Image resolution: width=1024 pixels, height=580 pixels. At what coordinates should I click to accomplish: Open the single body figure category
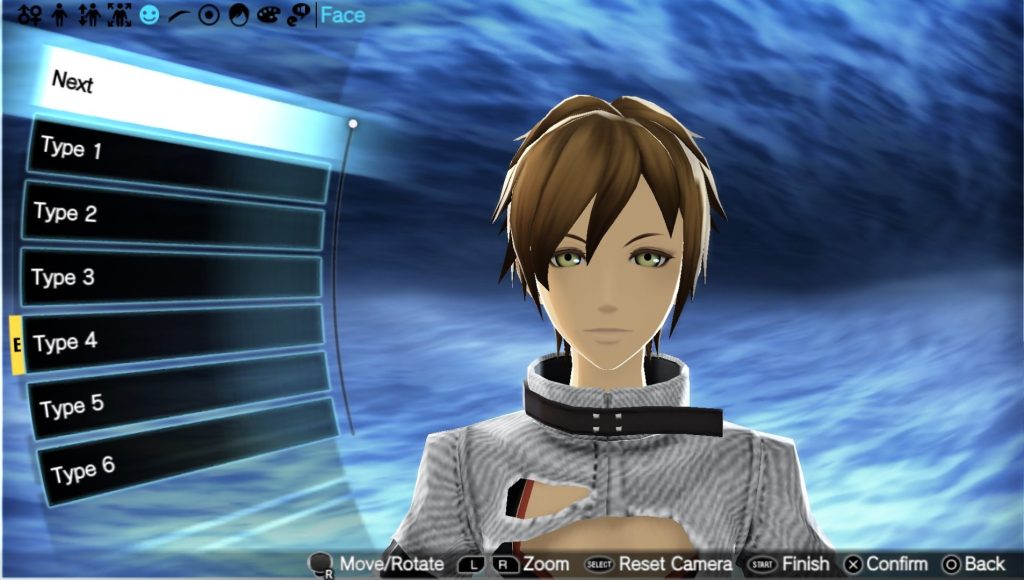[59, 15]
